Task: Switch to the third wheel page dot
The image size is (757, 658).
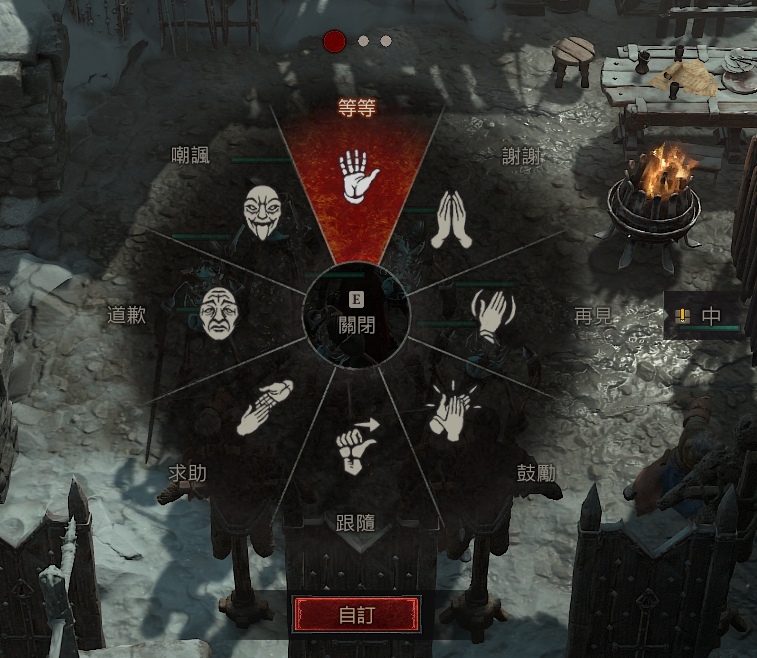Action: pos(386,41)
